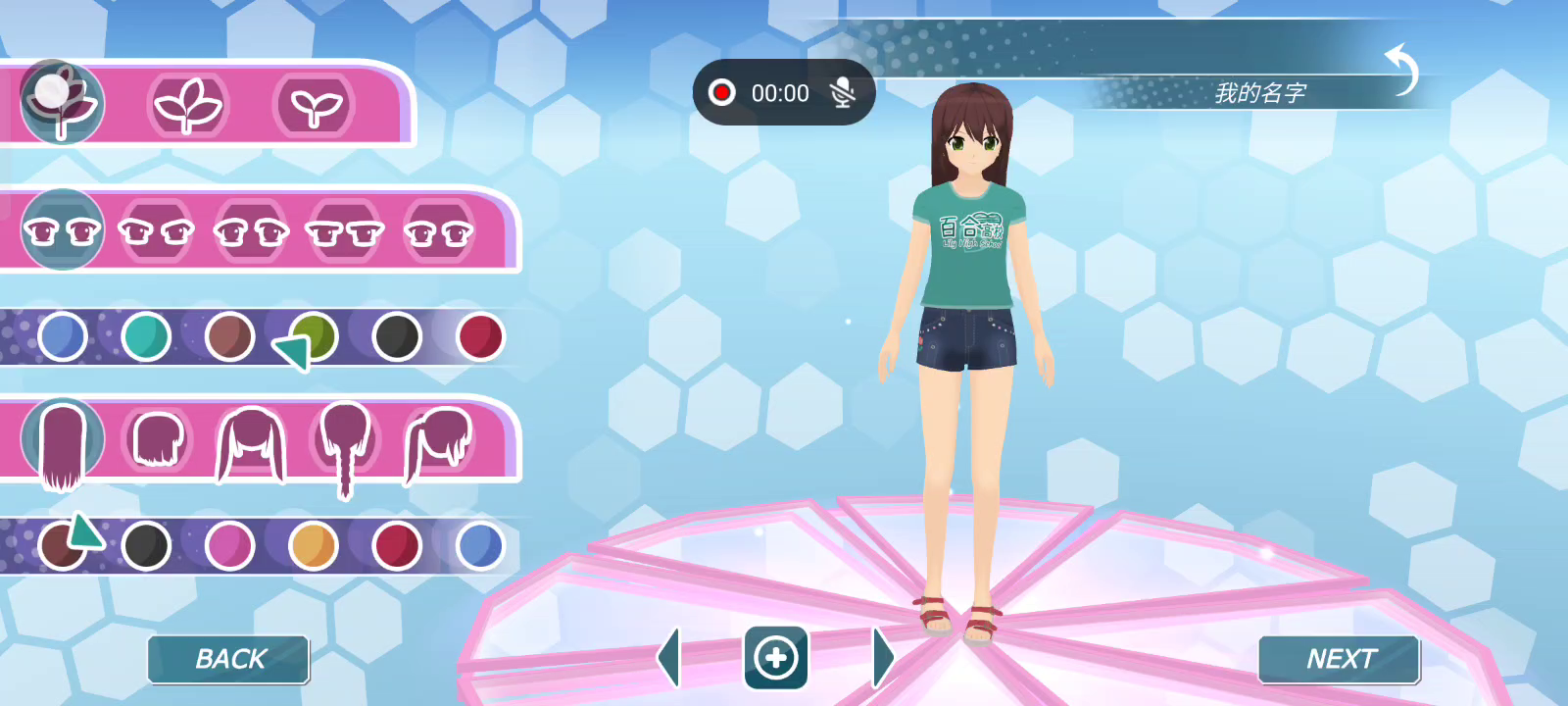Change hair color to pink

click(229, 545)
